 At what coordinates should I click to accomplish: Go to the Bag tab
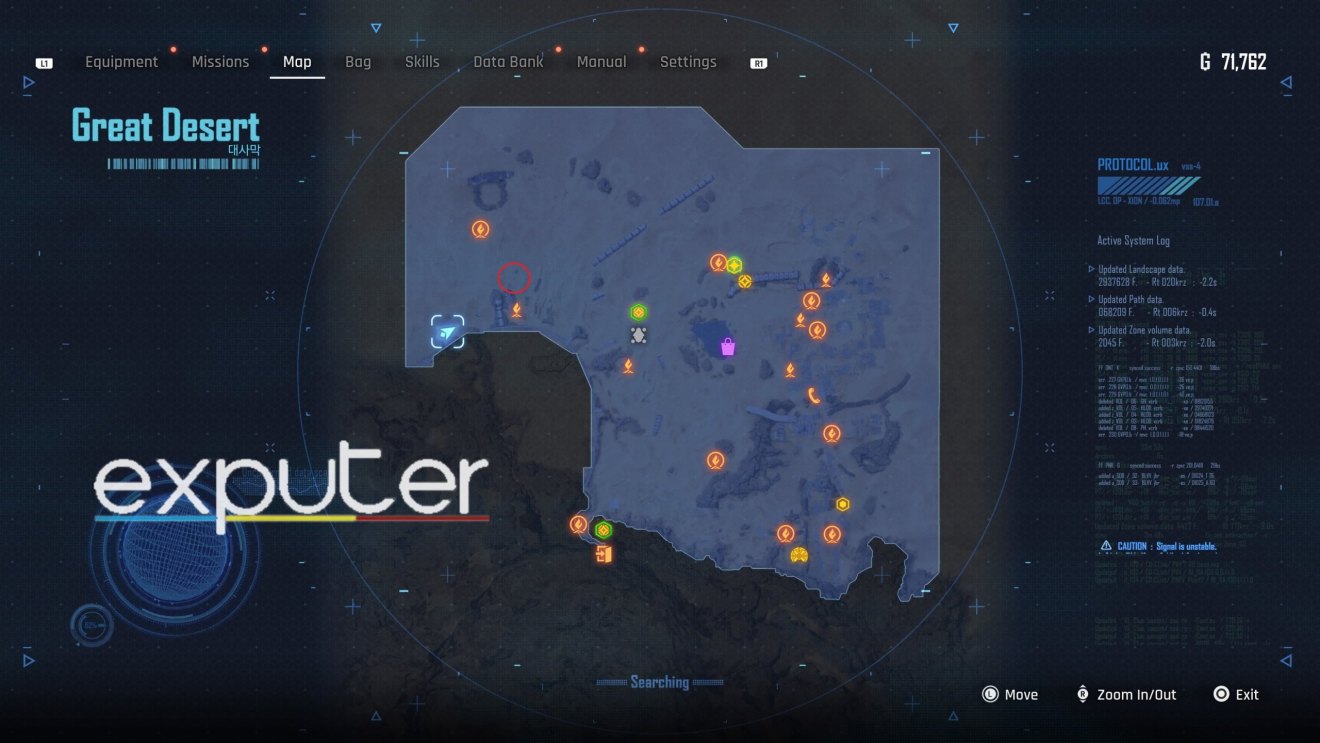coord(358,62)
